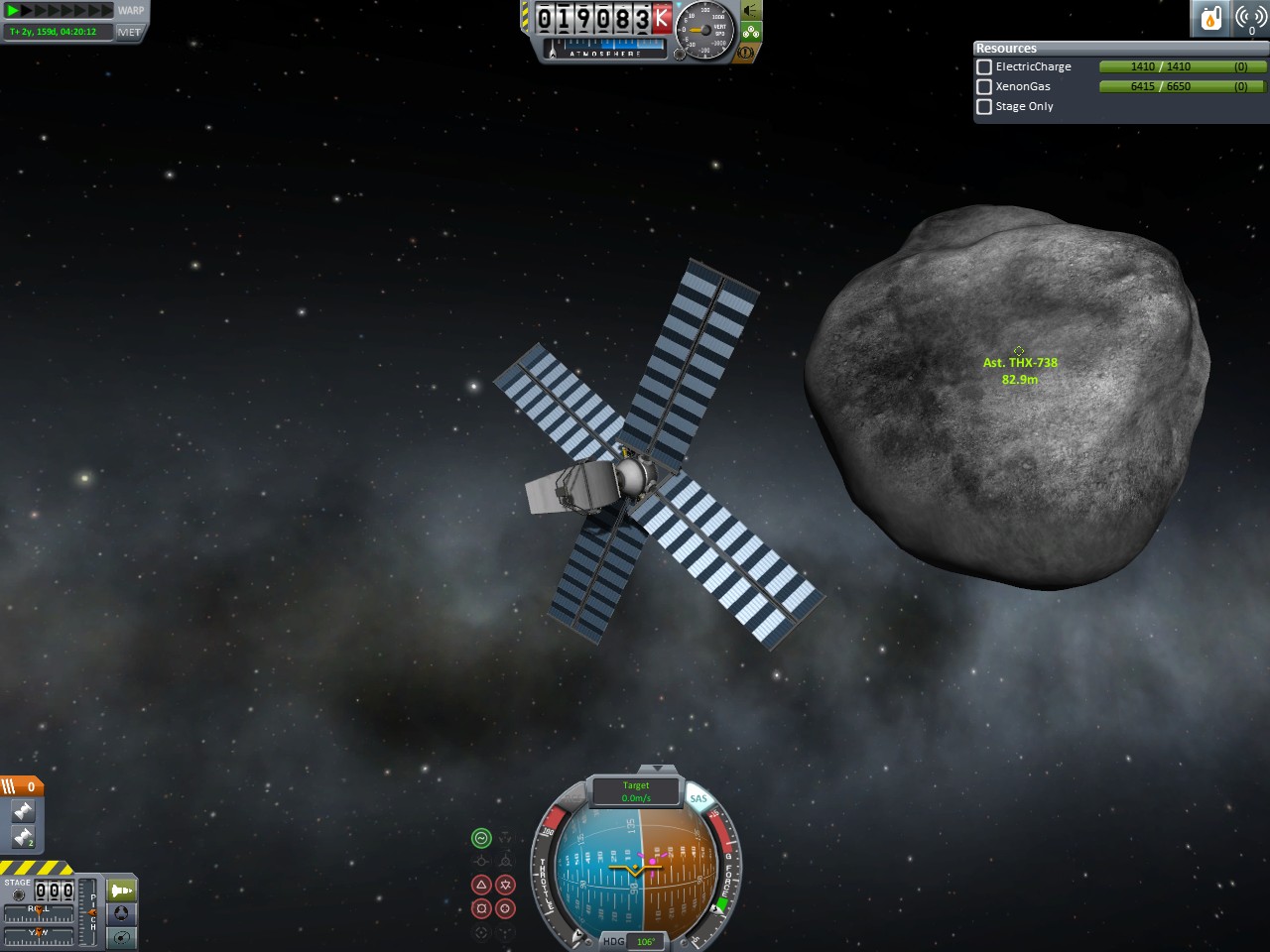This screenshot has width=1270, height=952.
Task: Open the antenna signal toolbar button
Action: [1250, 18]
